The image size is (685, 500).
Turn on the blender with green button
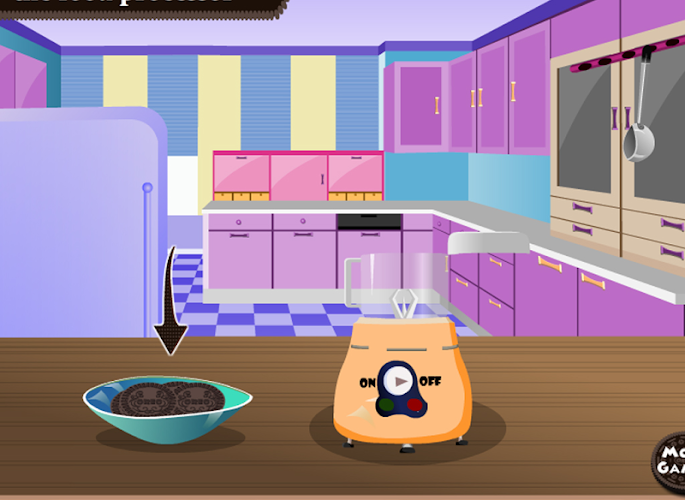(x=386, y=405)
